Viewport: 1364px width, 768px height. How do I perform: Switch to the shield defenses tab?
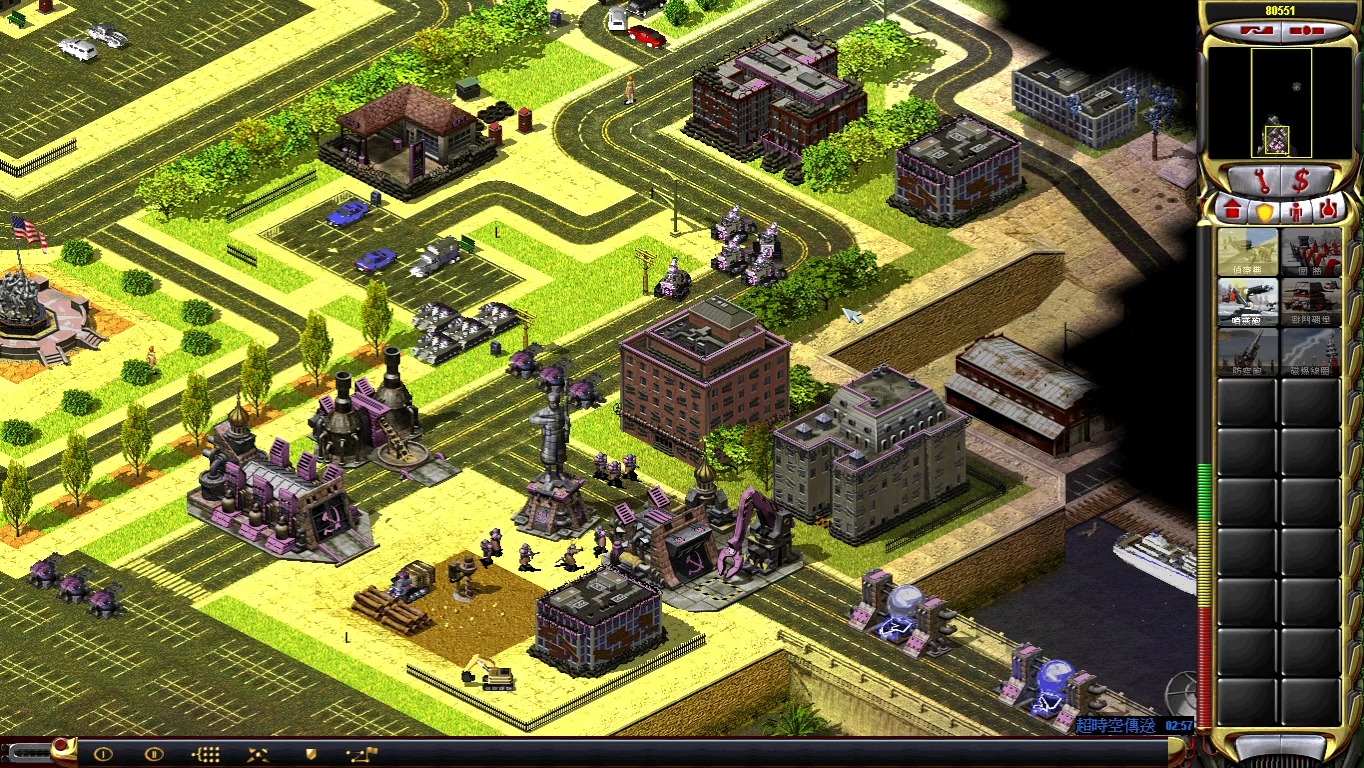coord(1264,210)
